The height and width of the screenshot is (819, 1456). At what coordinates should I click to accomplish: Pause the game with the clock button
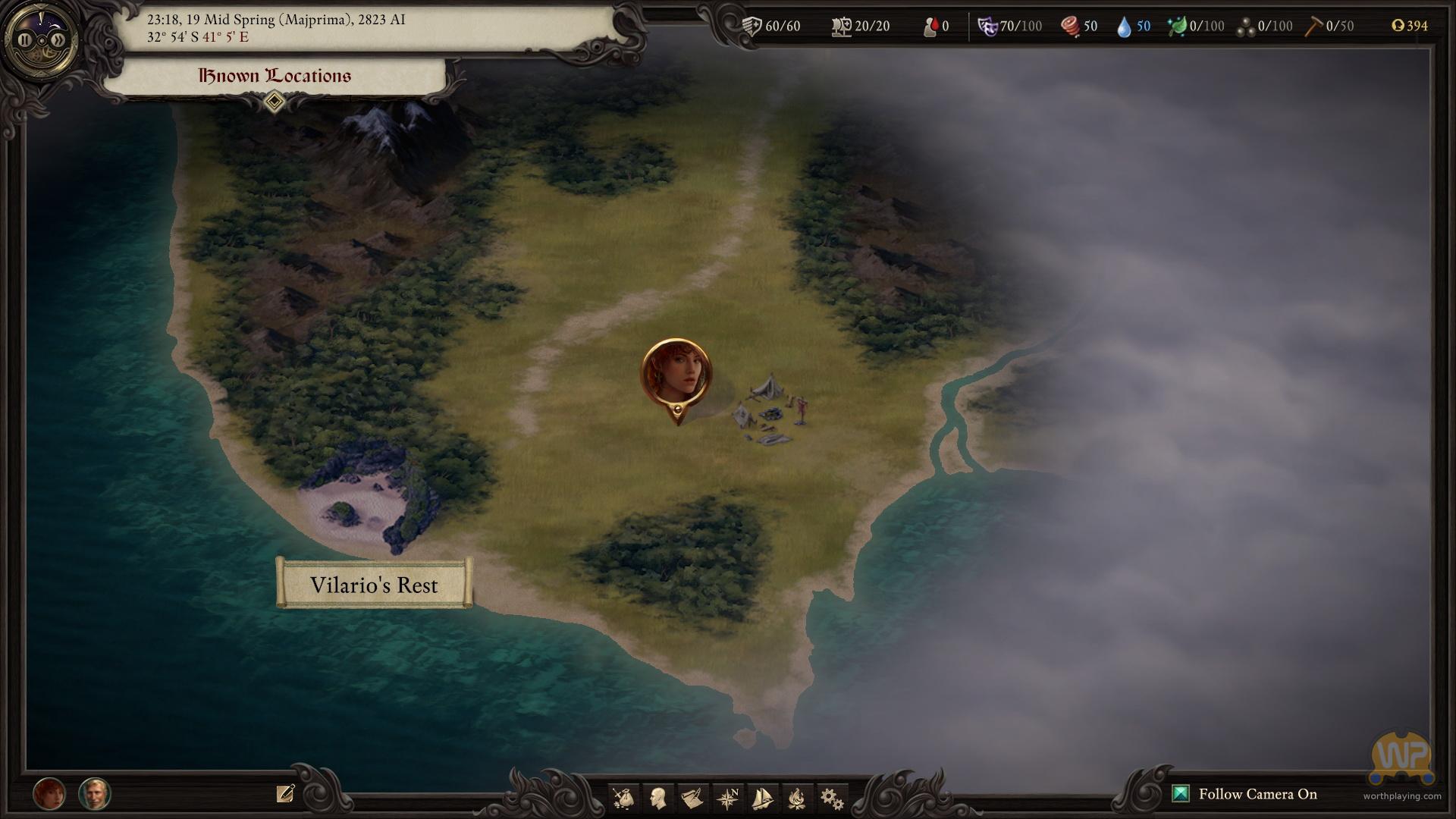point(25,40)
